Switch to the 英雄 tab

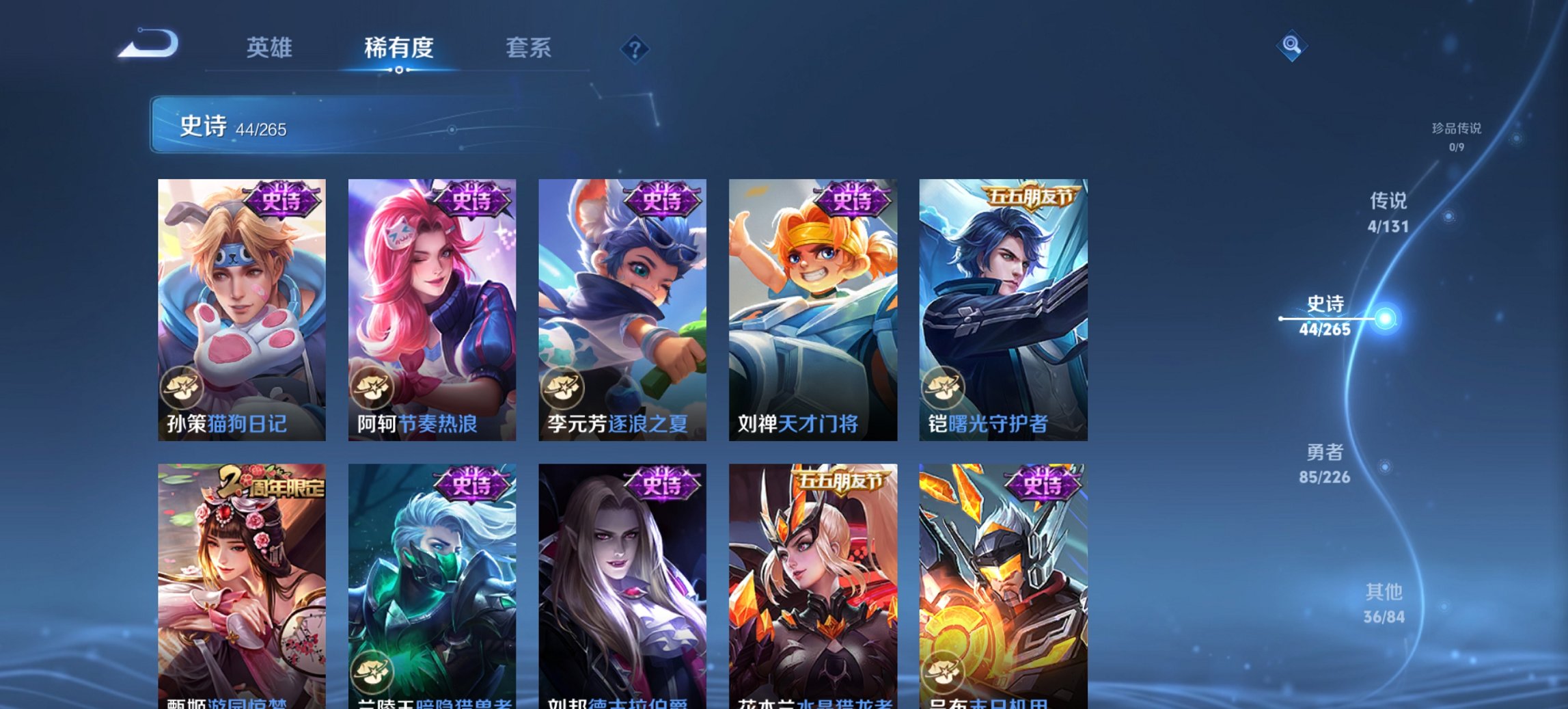pos(271,48)
